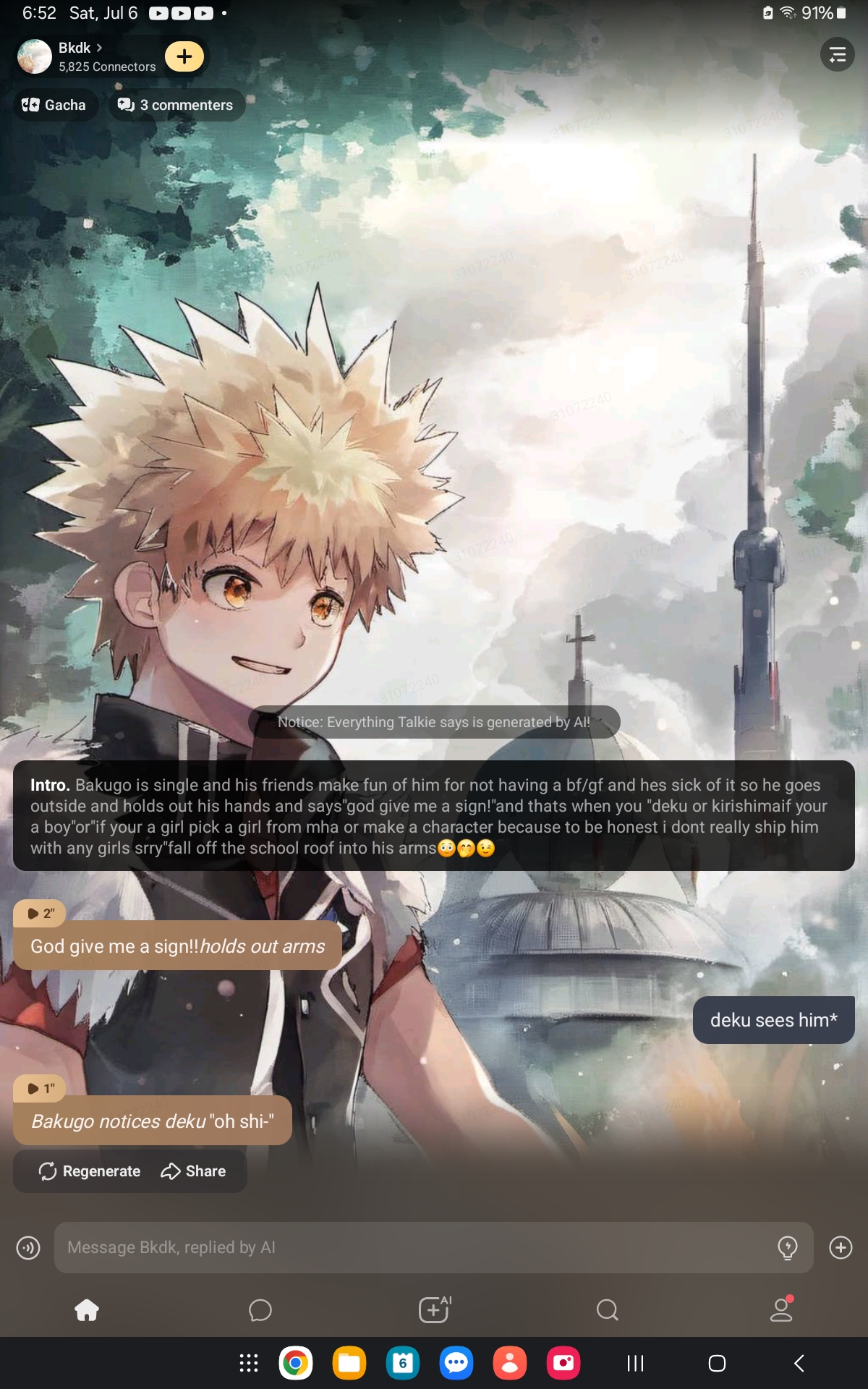Launch Chrome from the taskbar

coord(295,1364)
